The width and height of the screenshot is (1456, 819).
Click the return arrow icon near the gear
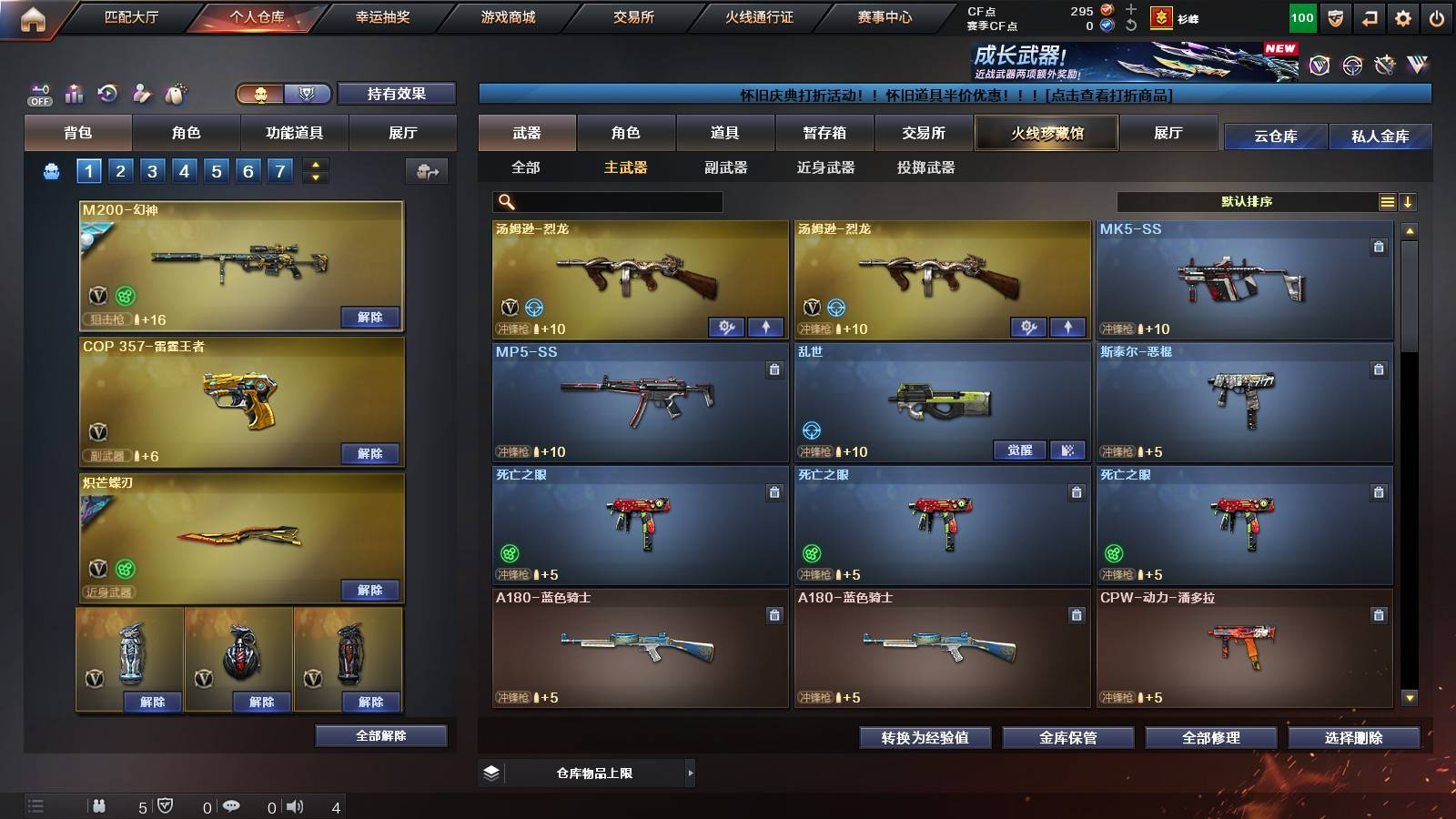pos(1368,16)
